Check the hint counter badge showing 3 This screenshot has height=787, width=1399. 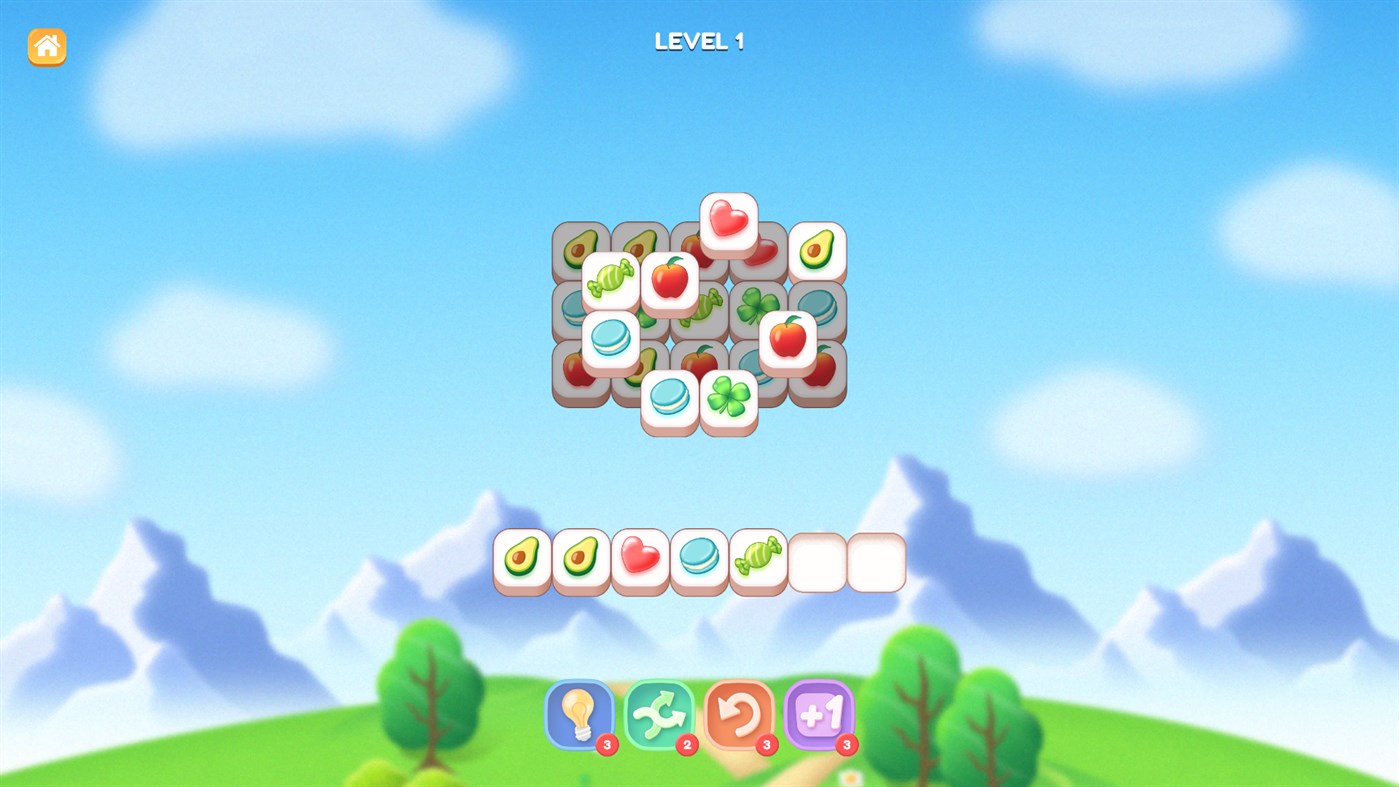point(606,744)
